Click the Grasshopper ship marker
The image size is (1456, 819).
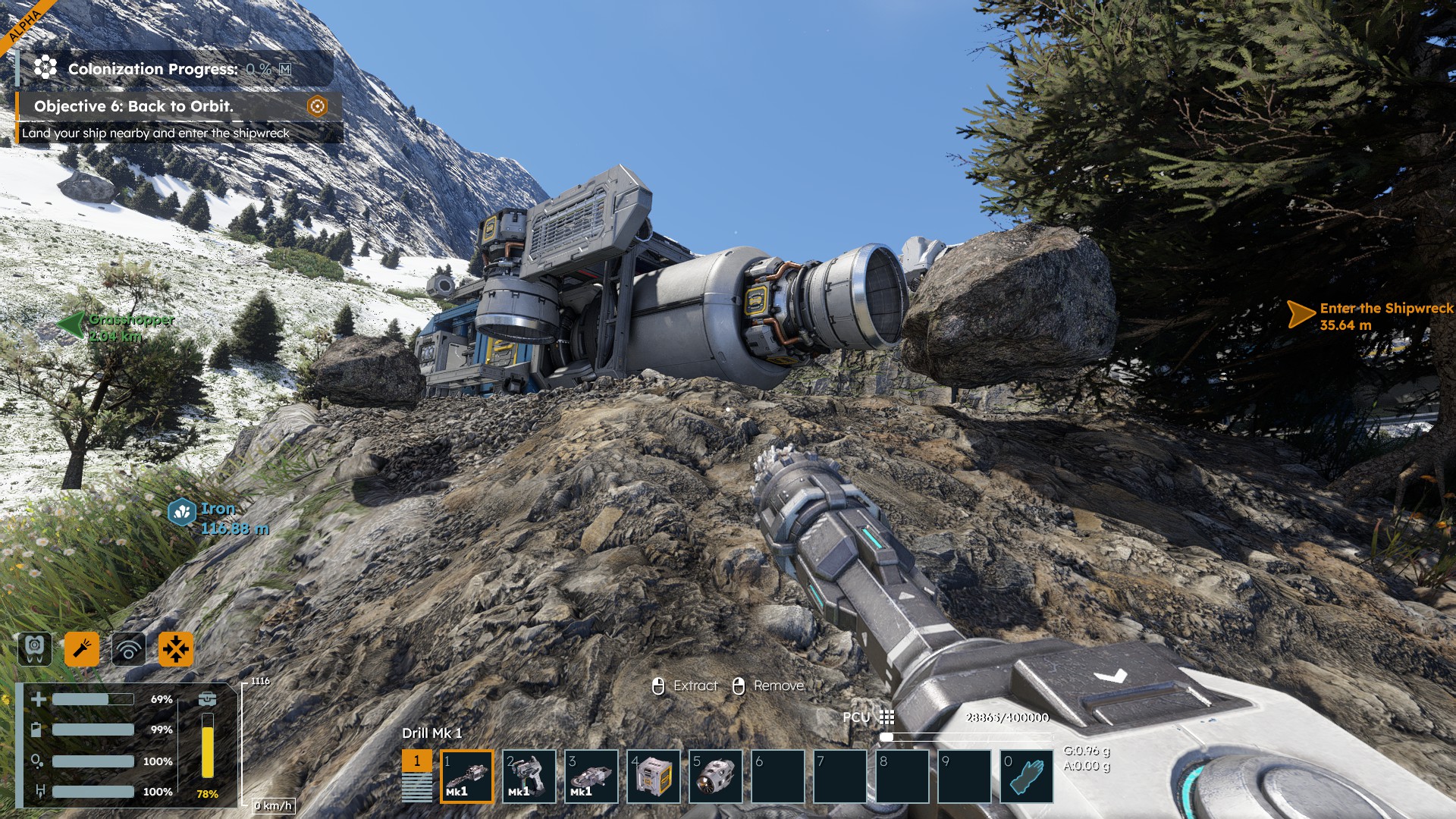pyautogui.click(x=72, y=325)
